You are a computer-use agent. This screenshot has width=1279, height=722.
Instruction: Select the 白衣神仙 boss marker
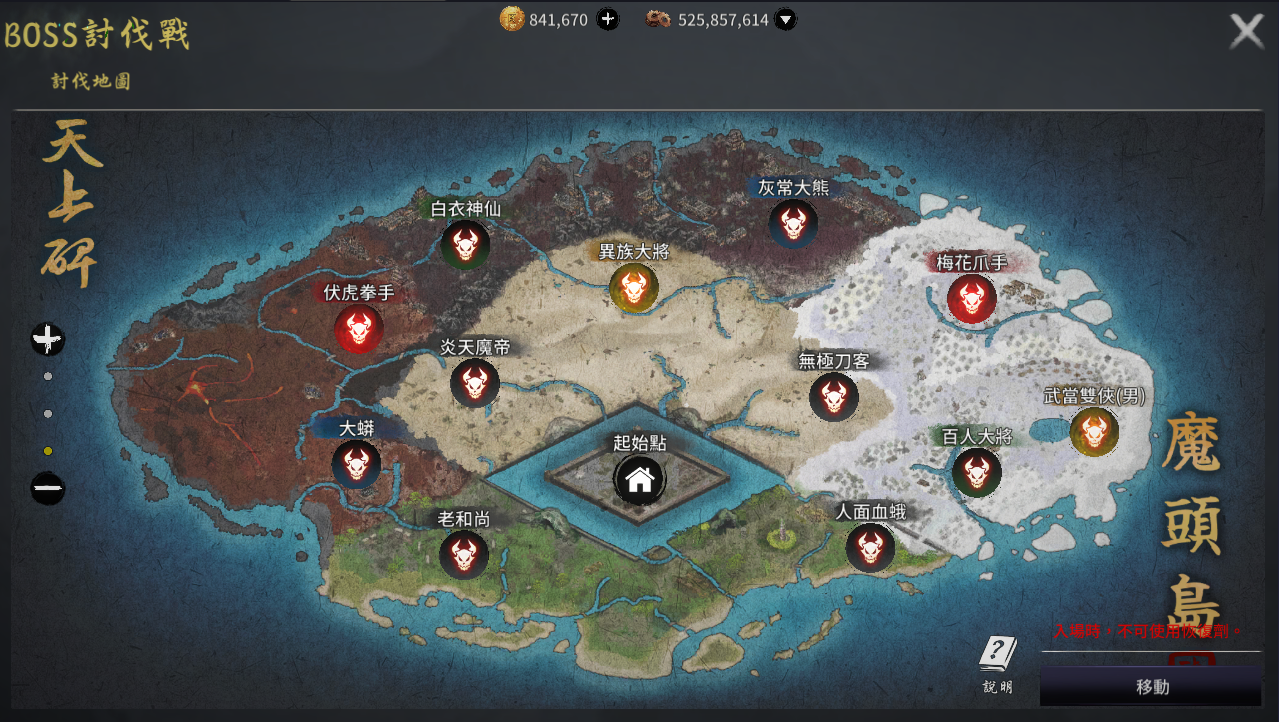click(x=465, y=245)
